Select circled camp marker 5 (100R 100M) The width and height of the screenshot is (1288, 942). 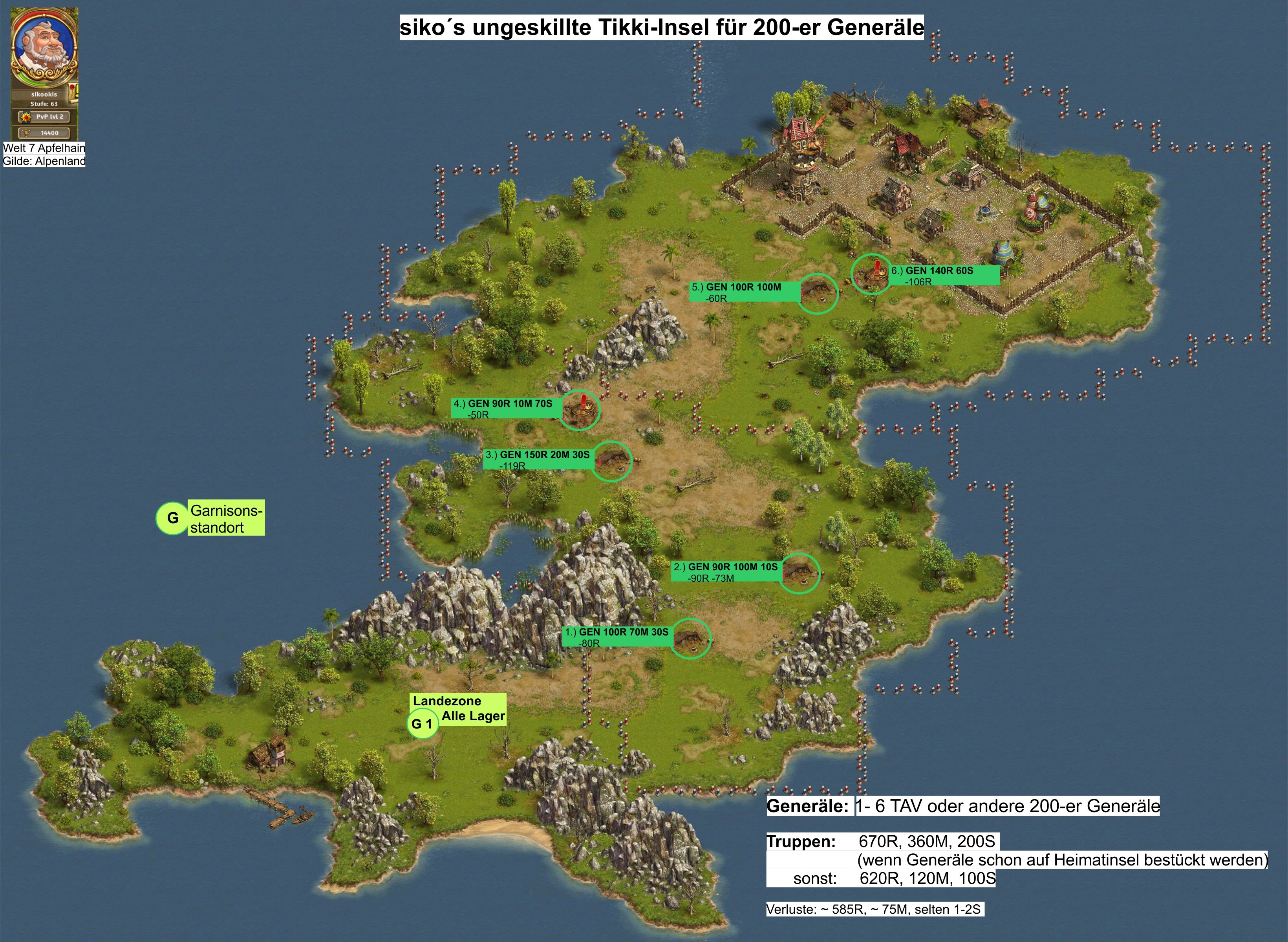click(x=816, y=293)
